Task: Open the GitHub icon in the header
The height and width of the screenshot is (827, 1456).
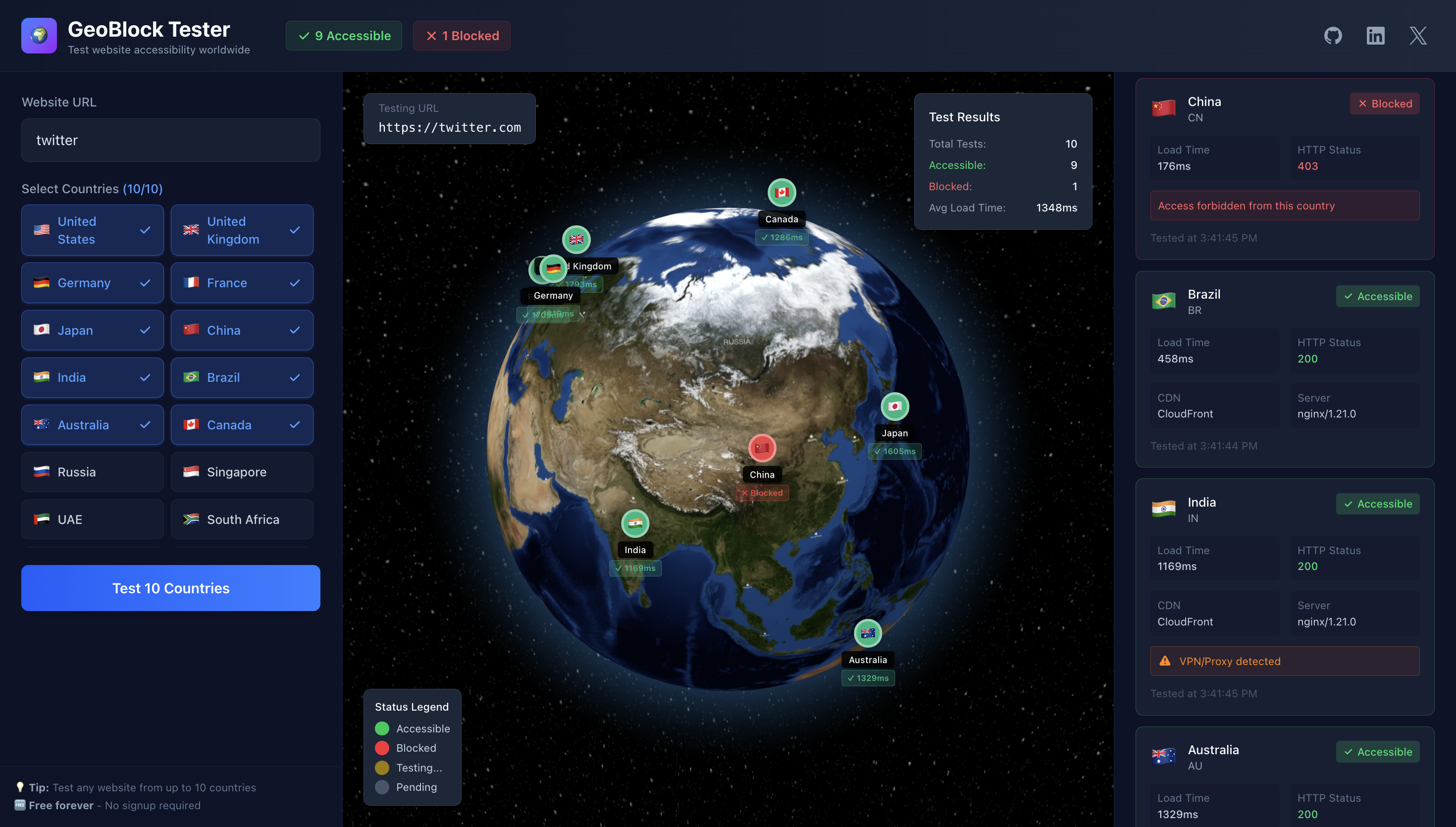Action: coord(1333,35)
